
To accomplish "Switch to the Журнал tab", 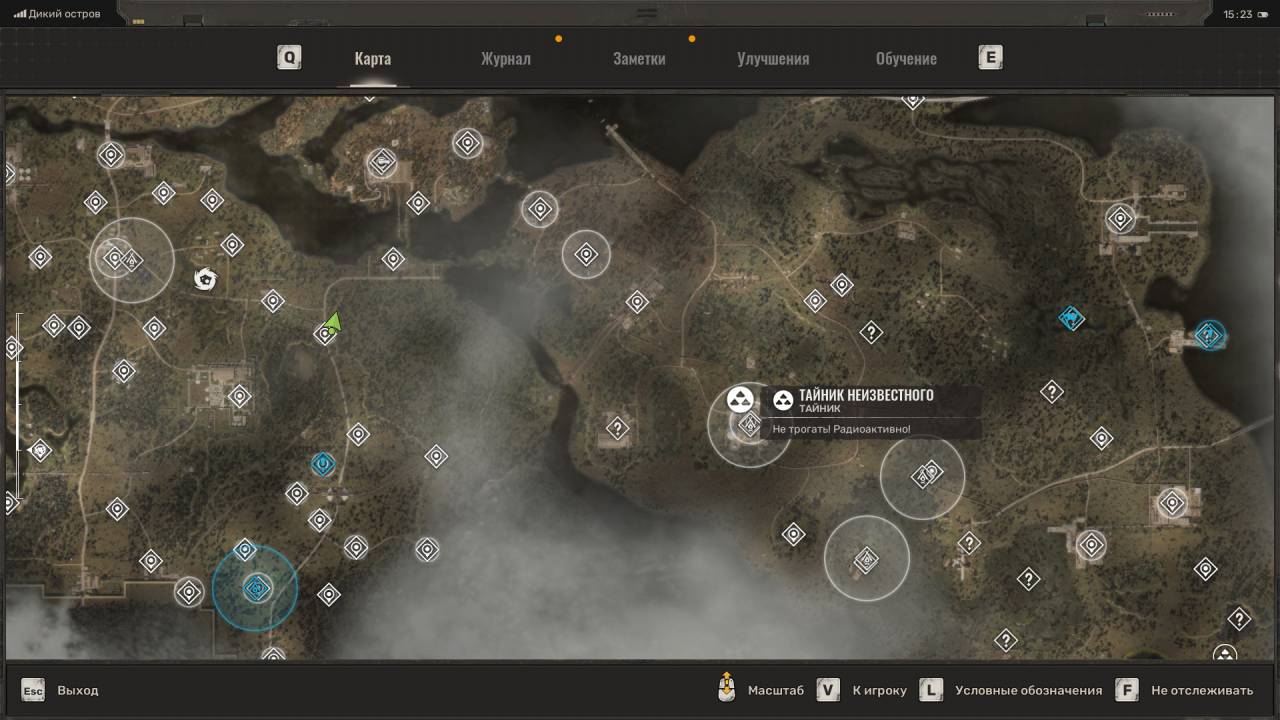I will coord(505,58).
